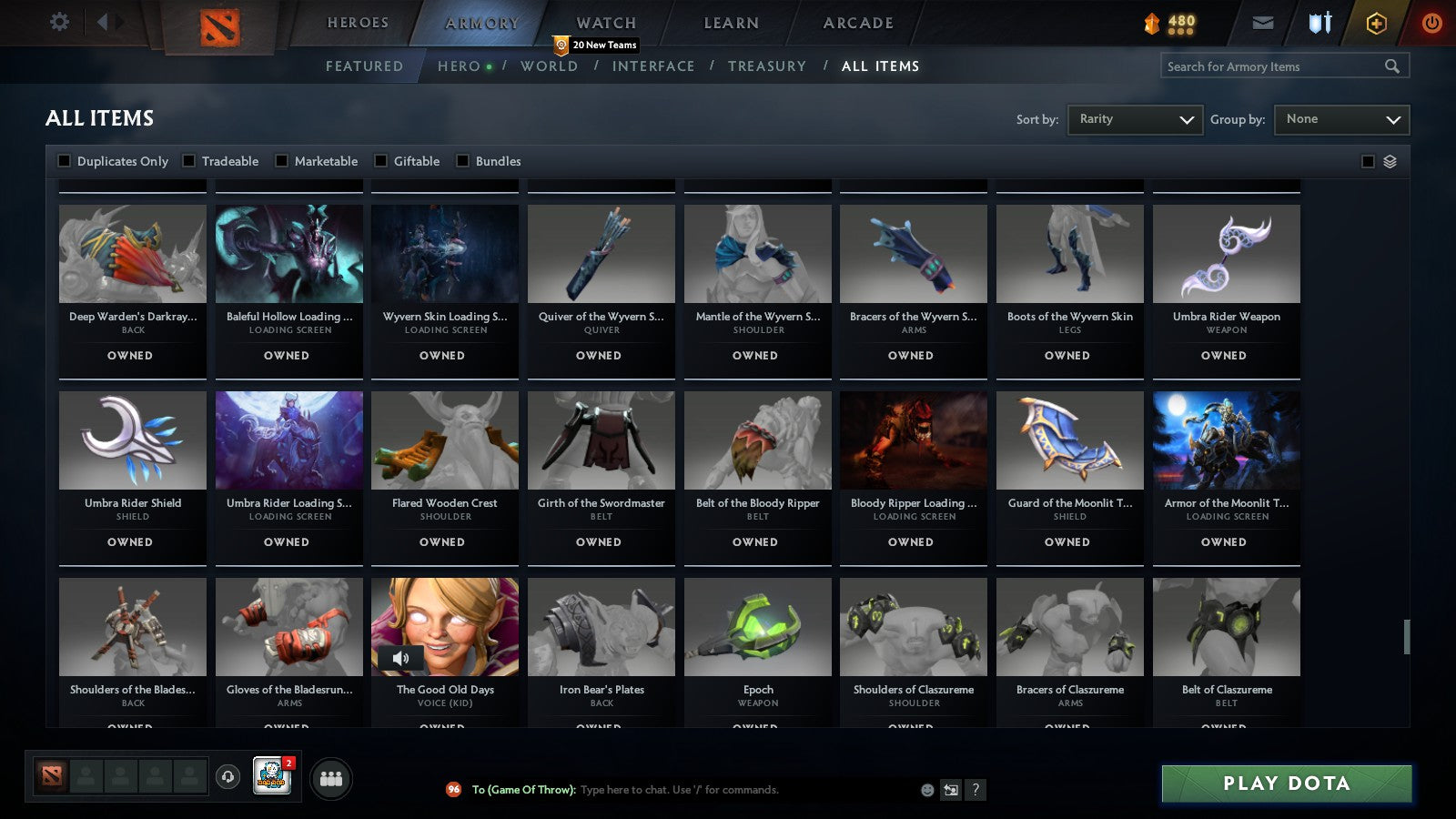This screenshot has height=819, width=1456.
Task: Open Dota 2 settings gear icon
Action: [59, 22]
